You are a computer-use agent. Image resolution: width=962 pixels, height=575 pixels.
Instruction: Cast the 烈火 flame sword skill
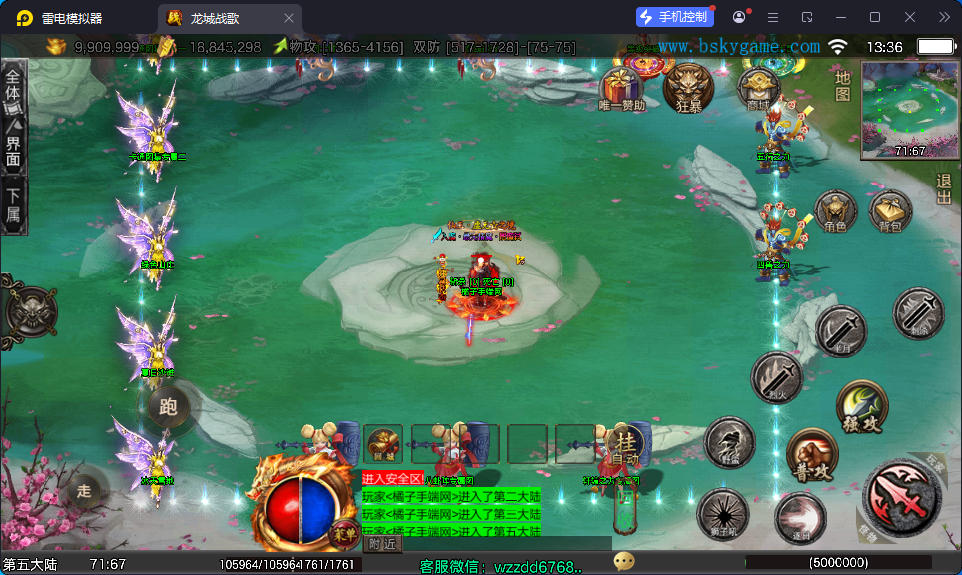(x=776, y=379)
